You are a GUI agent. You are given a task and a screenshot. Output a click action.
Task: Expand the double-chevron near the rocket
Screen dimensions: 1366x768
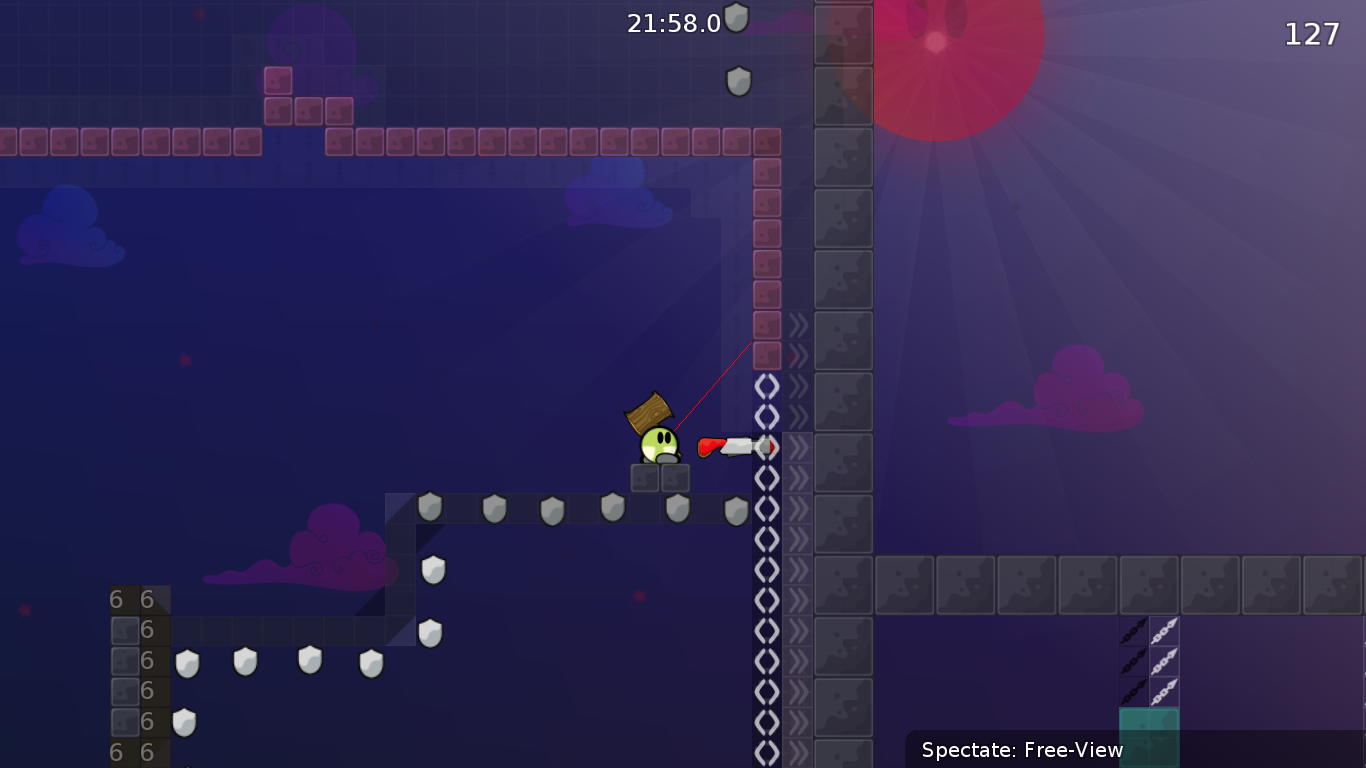point(800,447)
